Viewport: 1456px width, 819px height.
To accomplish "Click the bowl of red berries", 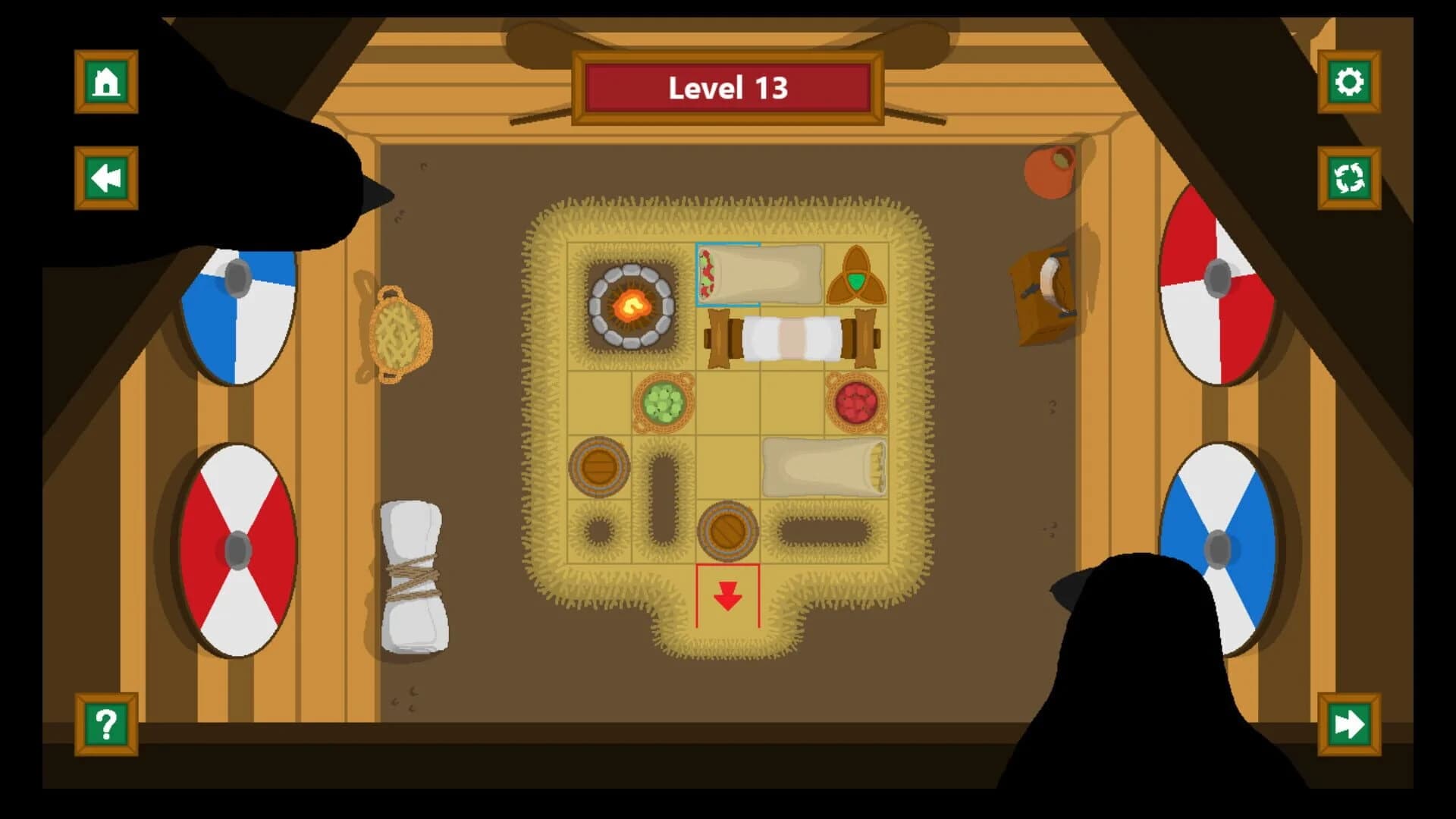I will (855, 400).
